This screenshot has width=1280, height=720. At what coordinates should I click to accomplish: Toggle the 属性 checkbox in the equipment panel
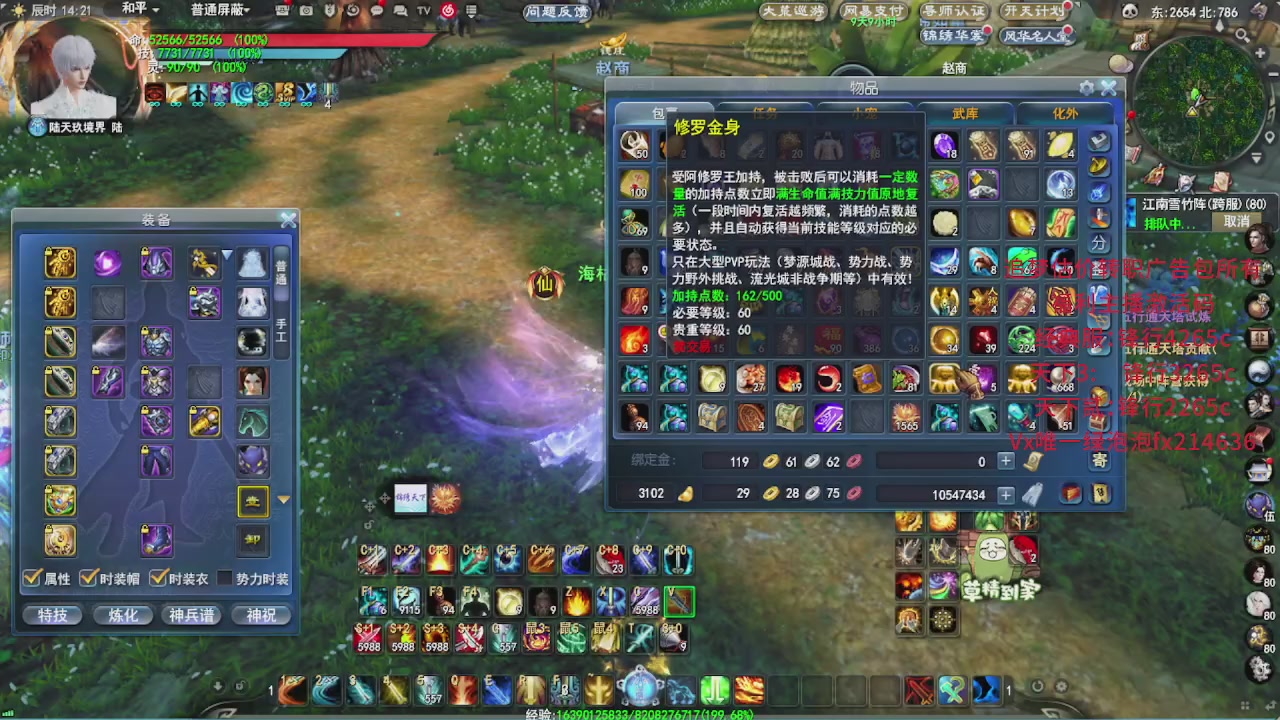[32, 578]
